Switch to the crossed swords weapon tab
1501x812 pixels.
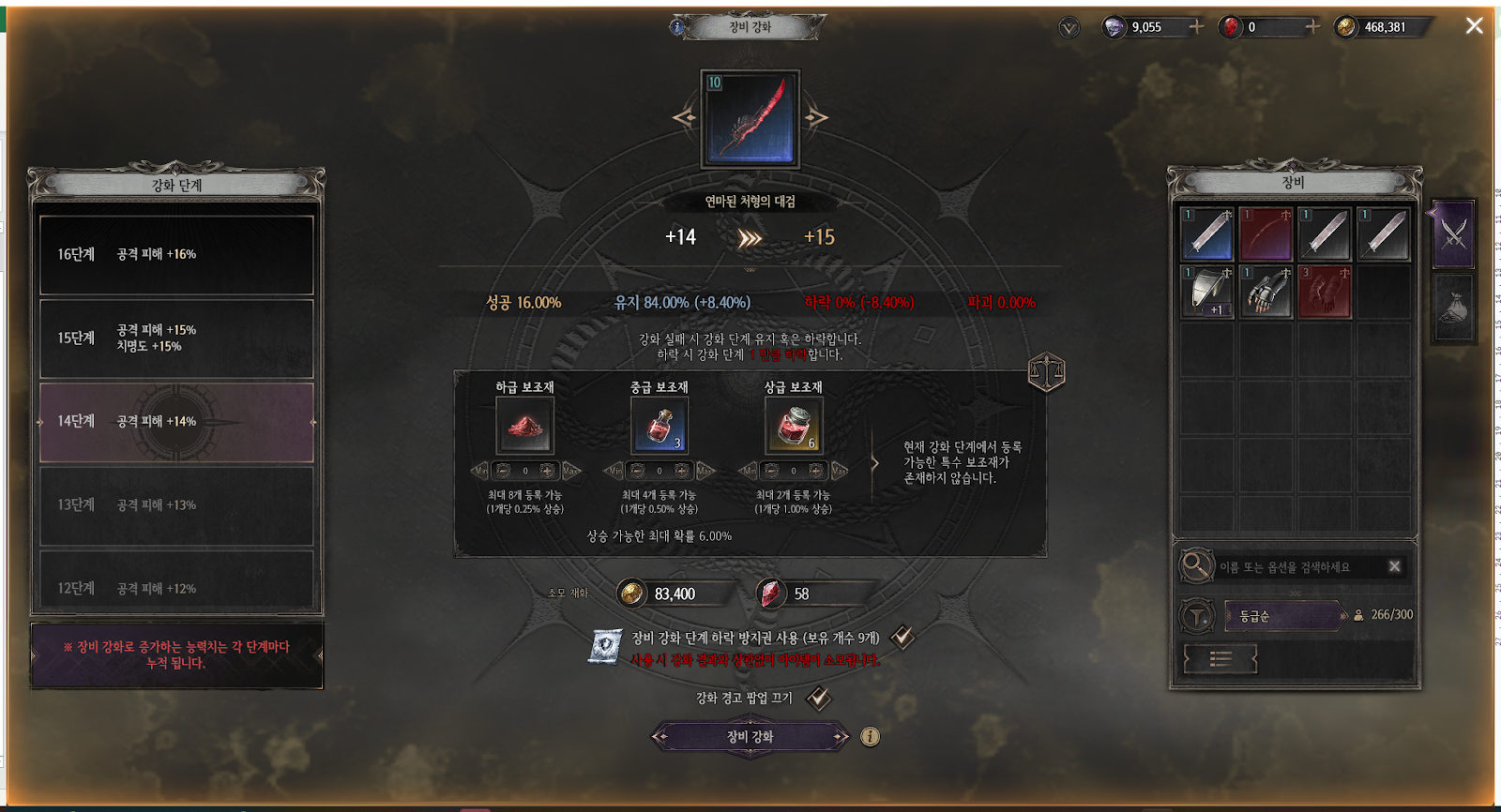point(1453,233)
